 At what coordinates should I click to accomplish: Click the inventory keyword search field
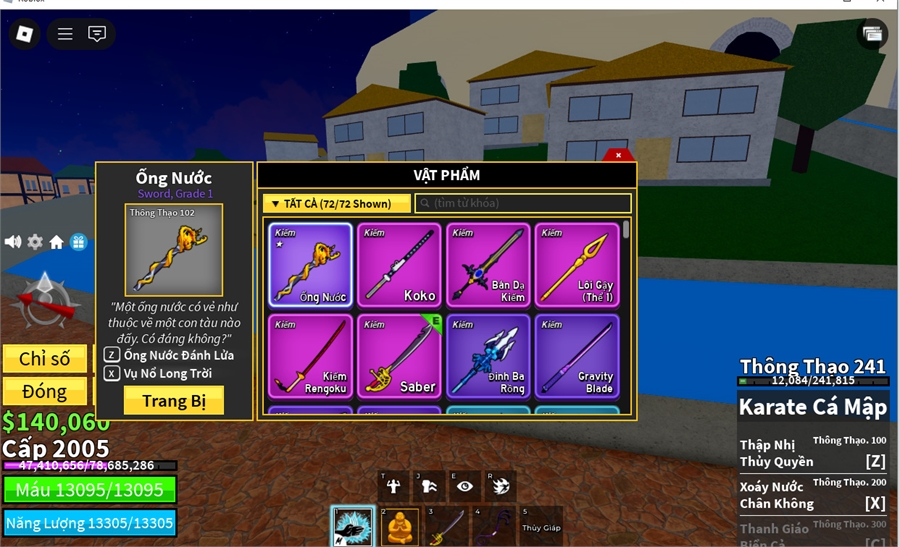pyautogui.click(x=523, y=204)
